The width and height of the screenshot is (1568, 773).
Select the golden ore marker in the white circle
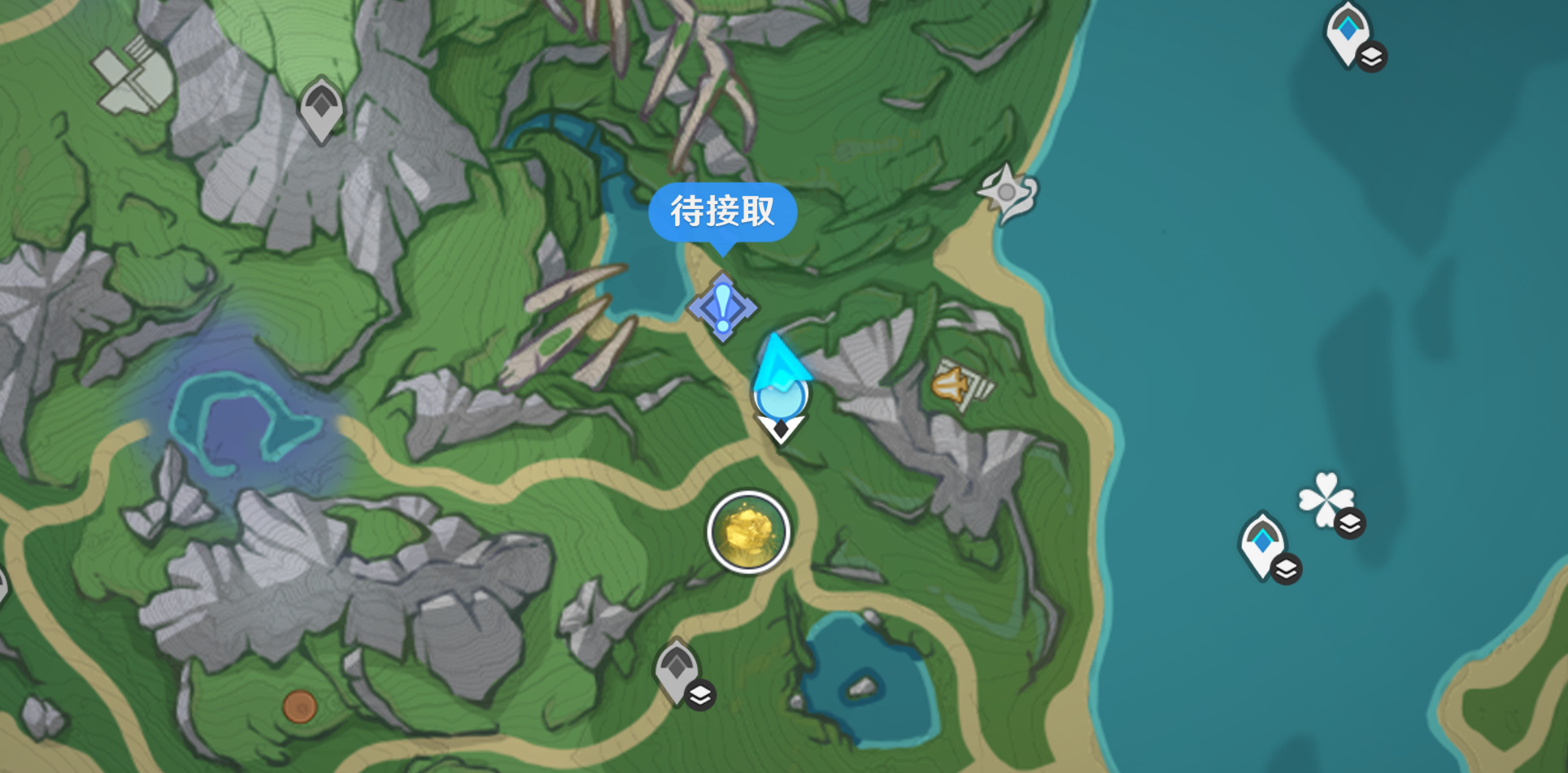tap(748, 532)
